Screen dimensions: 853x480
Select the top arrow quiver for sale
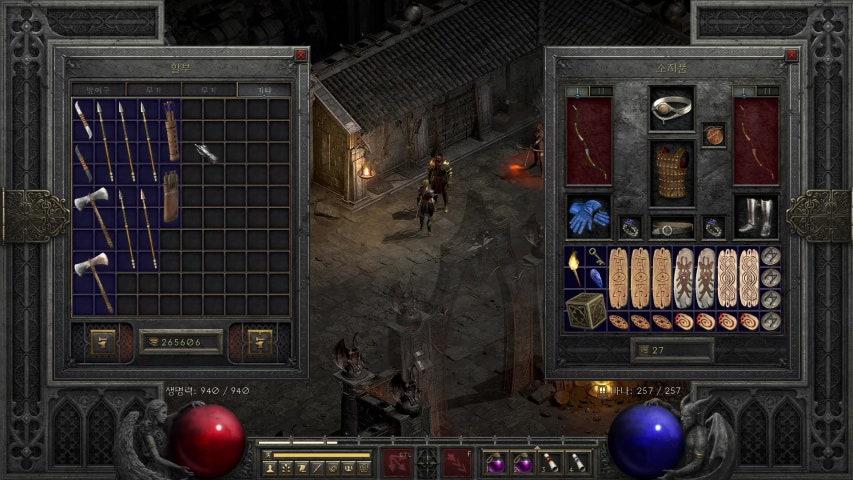point(171,131)
